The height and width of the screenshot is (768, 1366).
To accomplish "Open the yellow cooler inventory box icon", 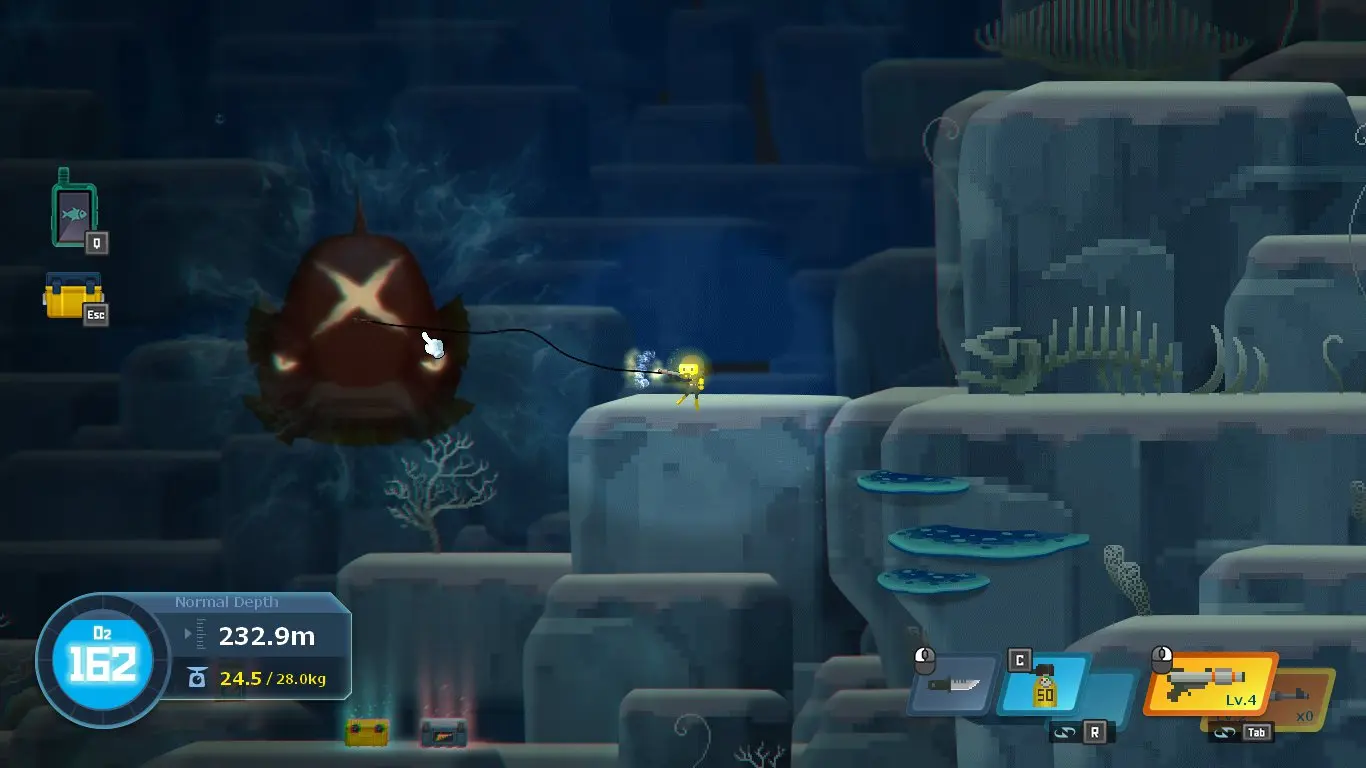I will (72, 296).
